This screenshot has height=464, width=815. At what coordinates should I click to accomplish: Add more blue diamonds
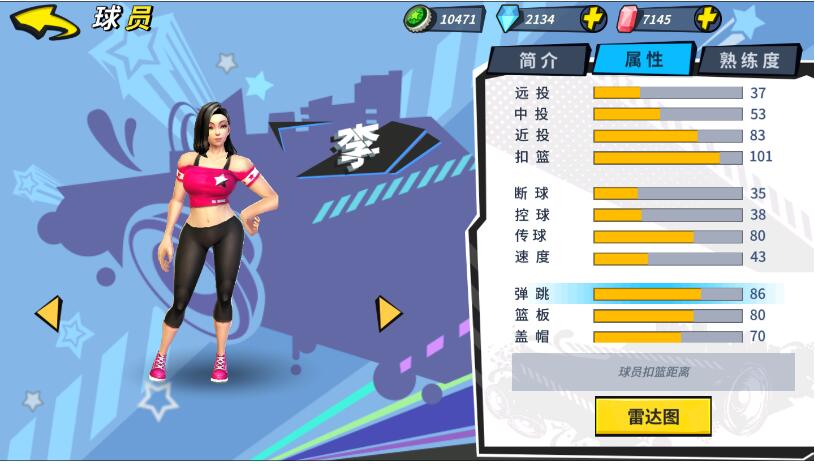click(593, 18)
